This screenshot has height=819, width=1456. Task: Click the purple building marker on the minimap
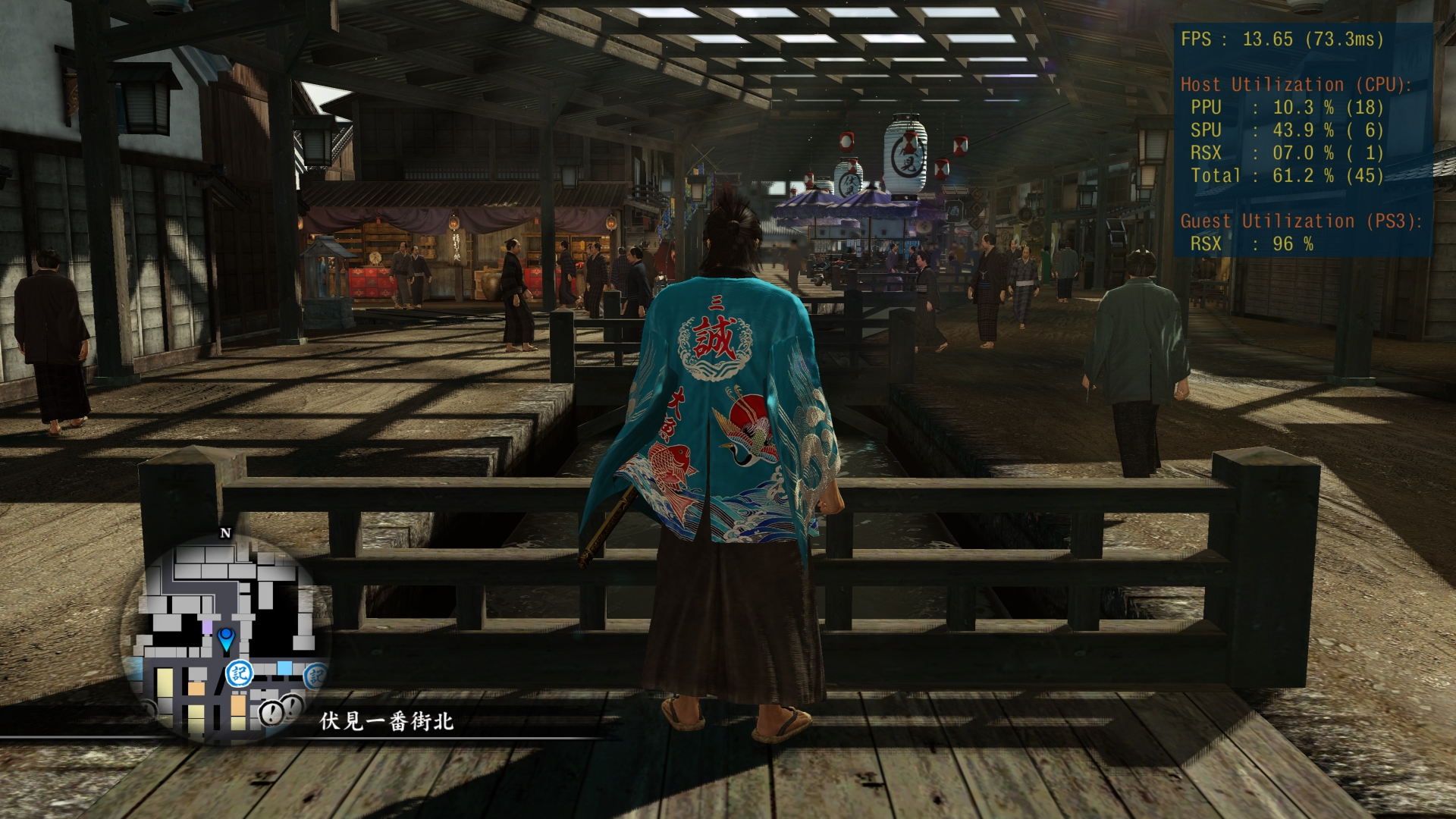(207, 627)
